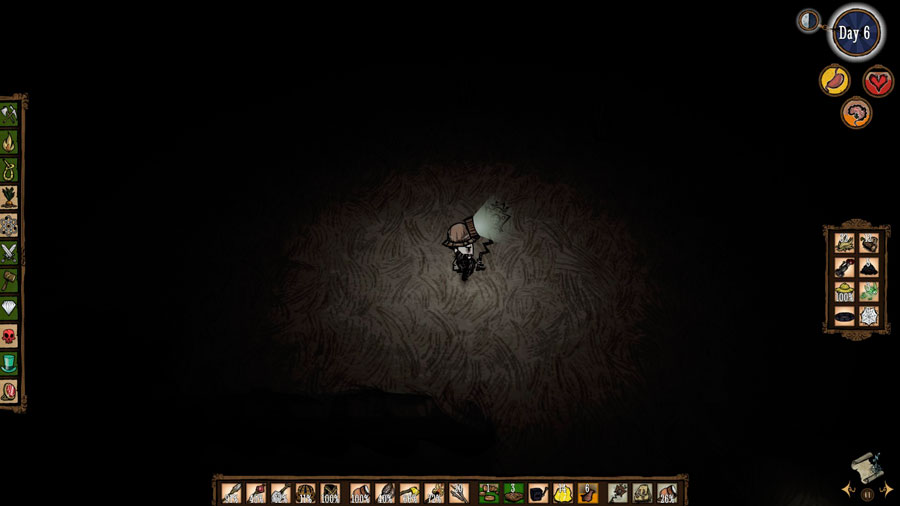The height and width of the screenshot is (506, 900).
Task: Select the spider web item in the backpack
Action: coord(869,316)
